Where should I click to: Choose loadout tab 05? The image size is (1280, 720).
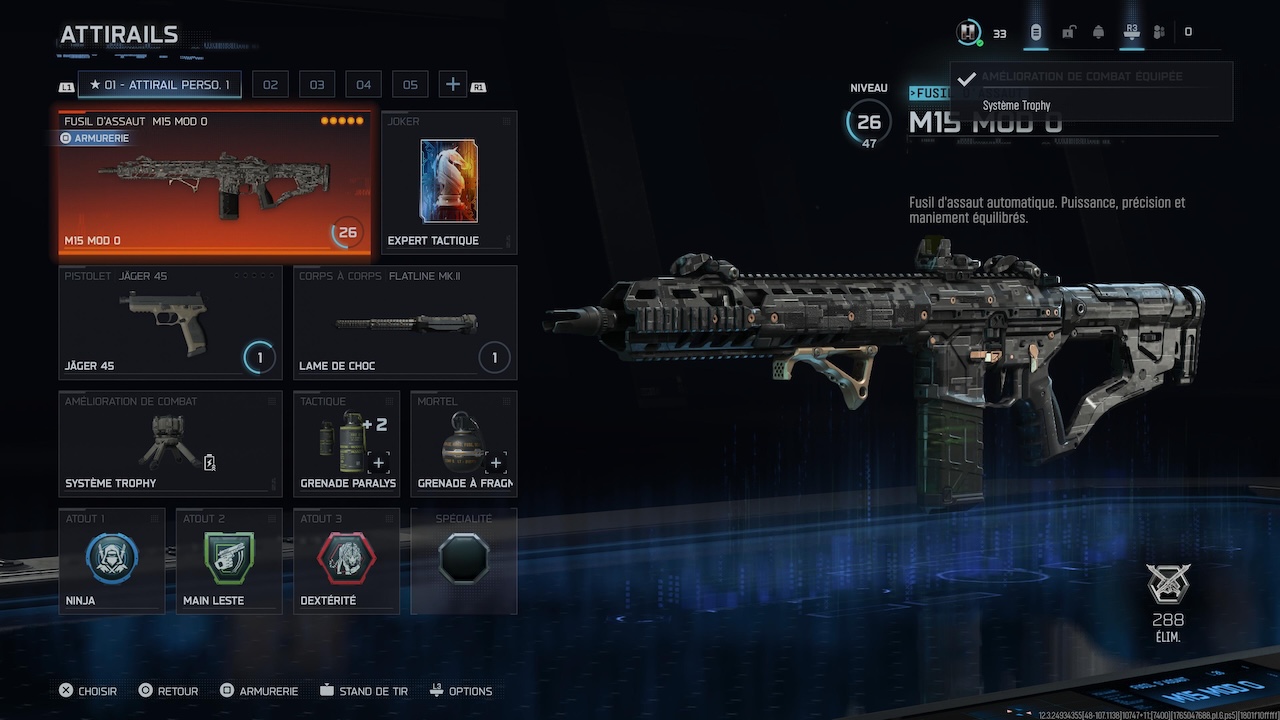(410, 85)
